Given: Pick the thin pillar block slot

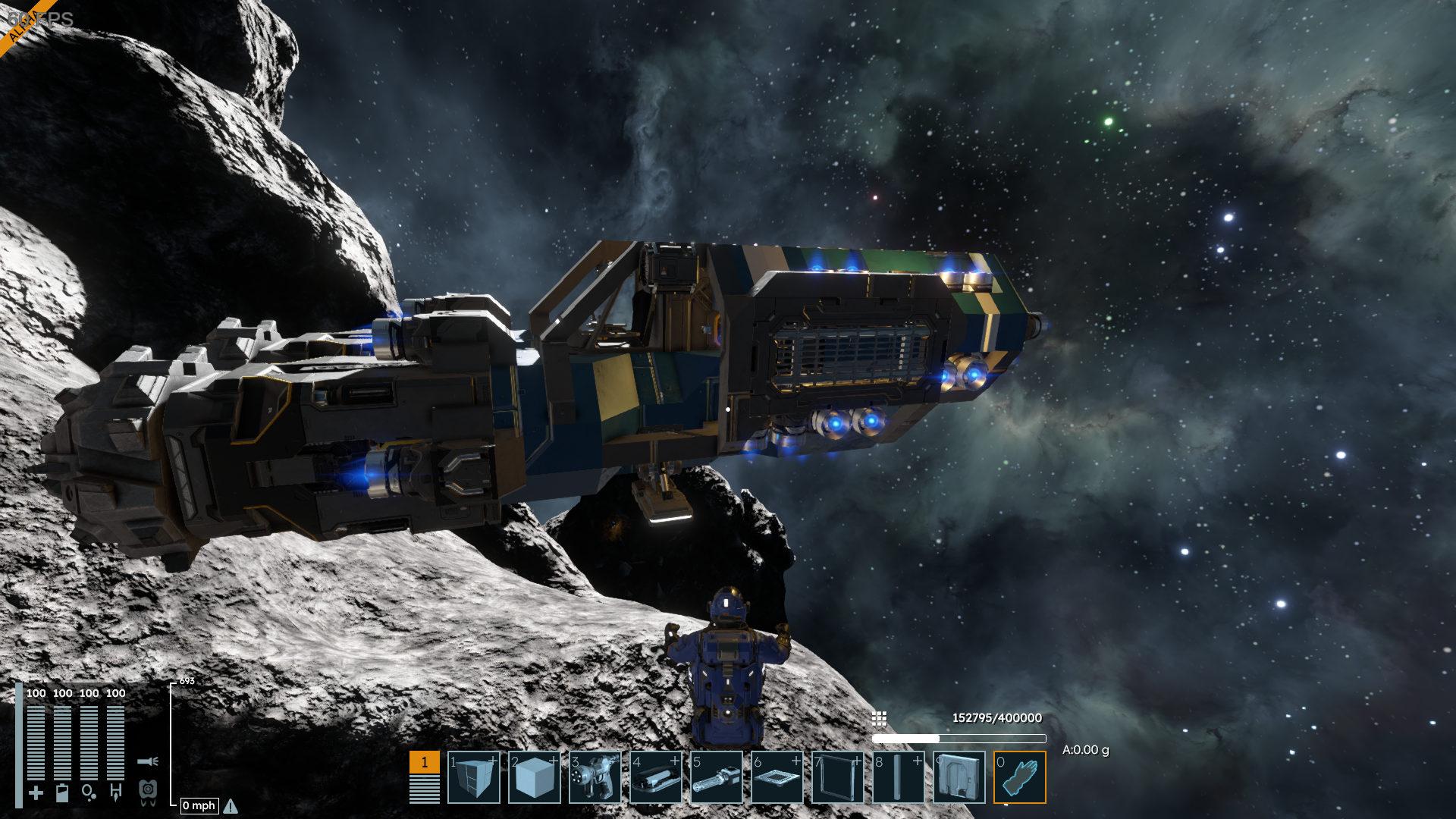Looking at the screenshot, I should [899, 777].
